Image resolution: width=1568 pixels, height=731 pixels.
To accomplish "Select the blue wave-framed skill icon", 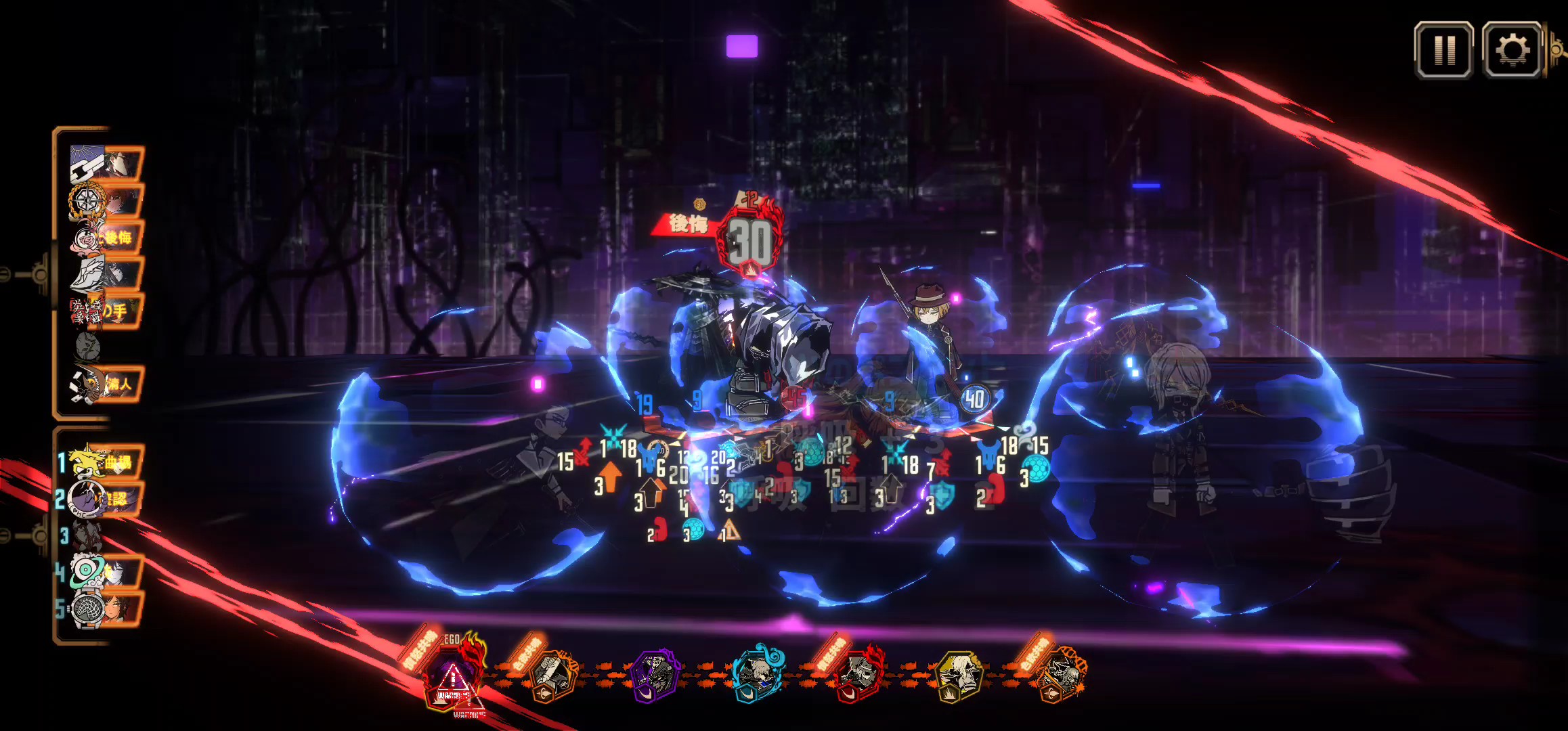I will (758, 674).
